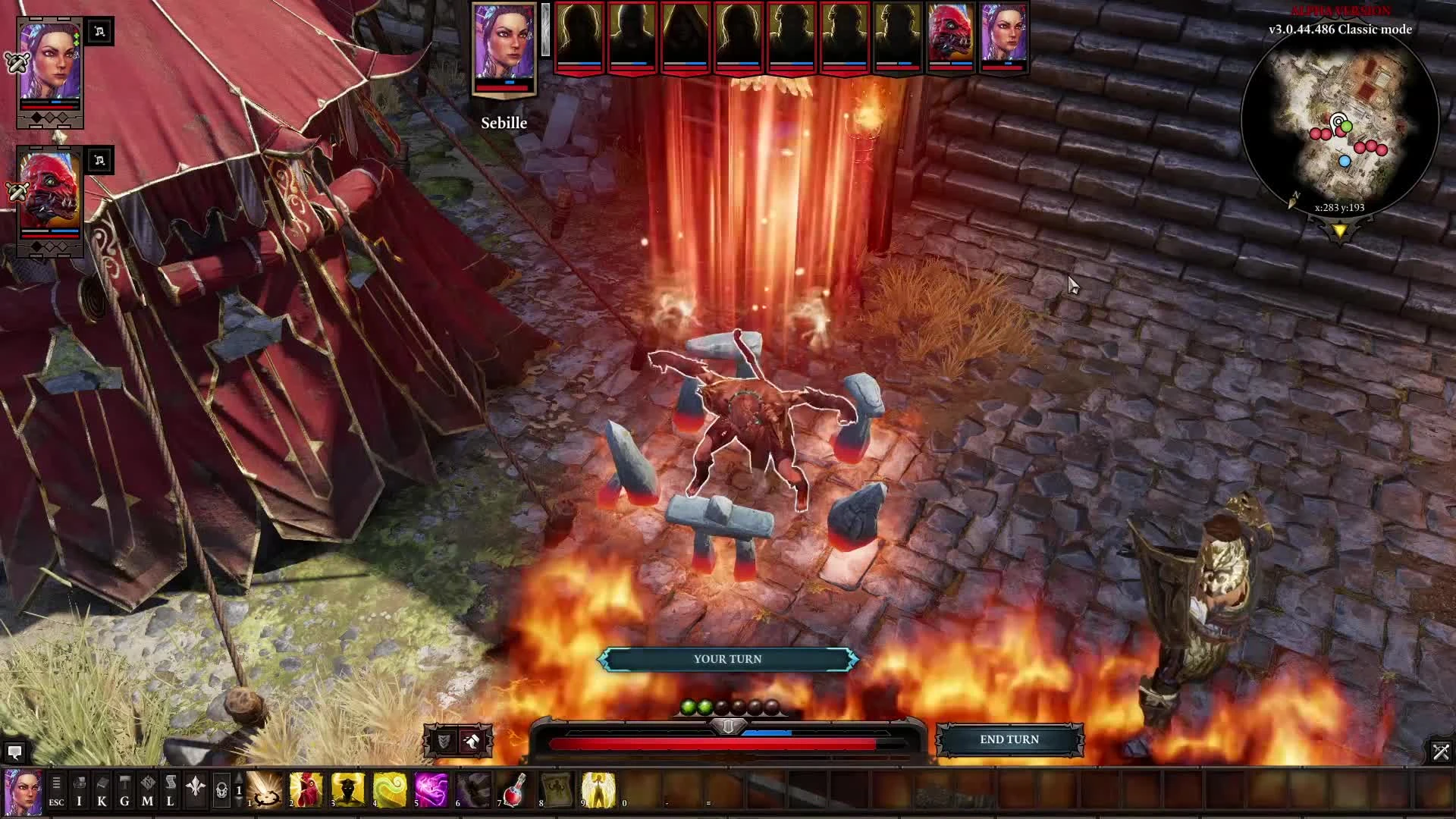This screenshot has width=1456, height=819.
Task: Use the healing potion in hotbar slot 7
Action: tap(512, 791)
